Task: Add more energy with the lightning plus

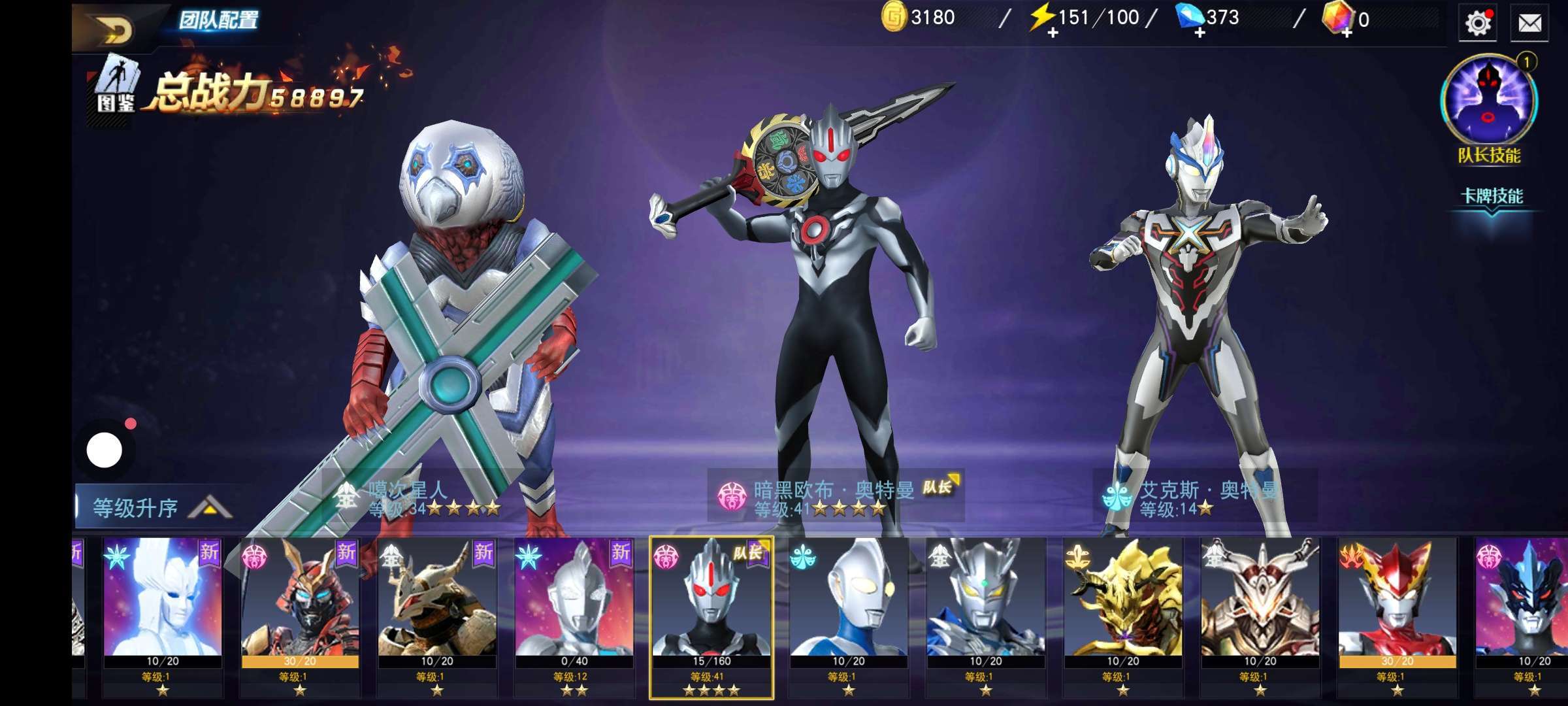Action: [1053, 33]
